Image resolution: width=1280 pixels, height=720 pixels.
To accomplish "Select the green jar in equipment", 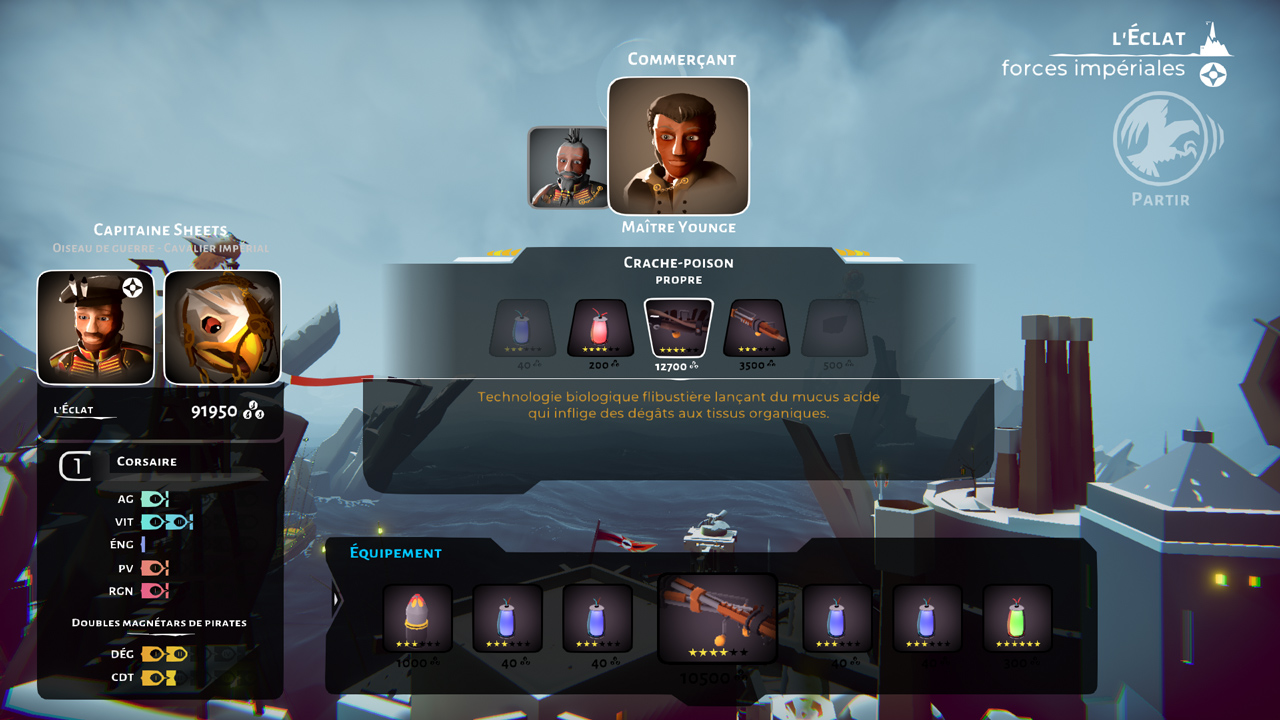I will pos(1017,618).
